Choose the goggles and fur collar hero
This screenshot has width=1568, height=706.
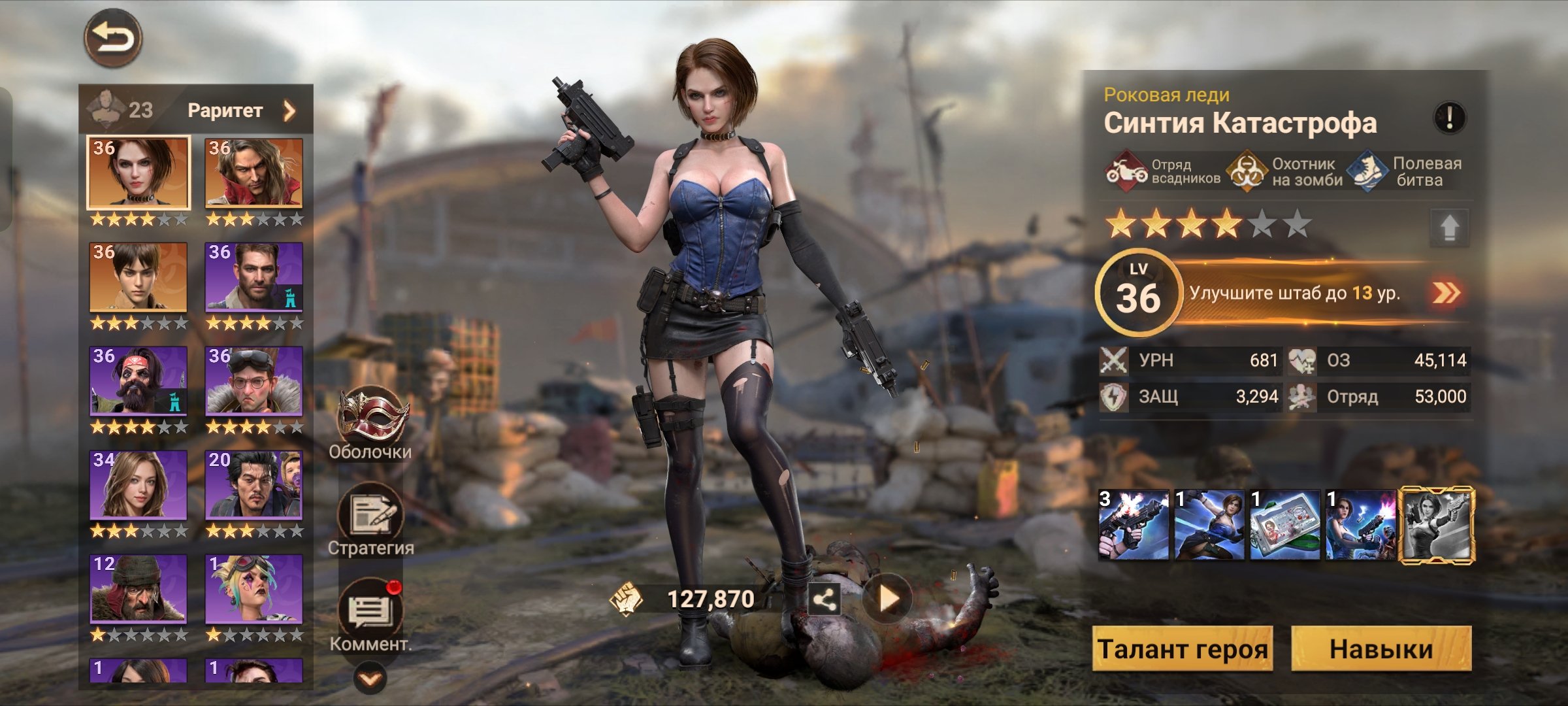pyautogui.click(x=254, y=381)
